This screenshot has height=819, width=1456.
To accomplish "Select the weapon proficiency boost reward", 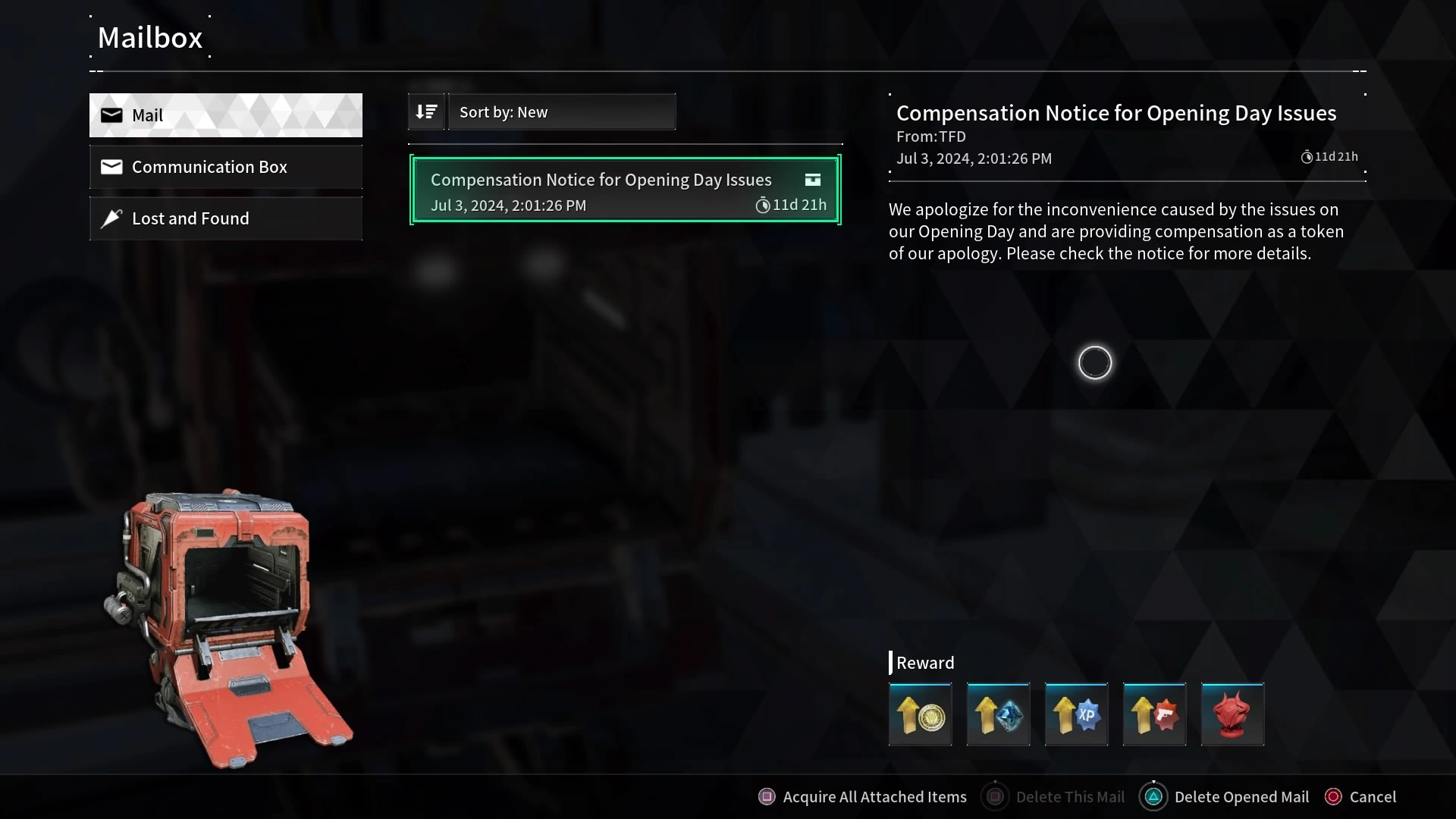I will (x=1155, y=714).
